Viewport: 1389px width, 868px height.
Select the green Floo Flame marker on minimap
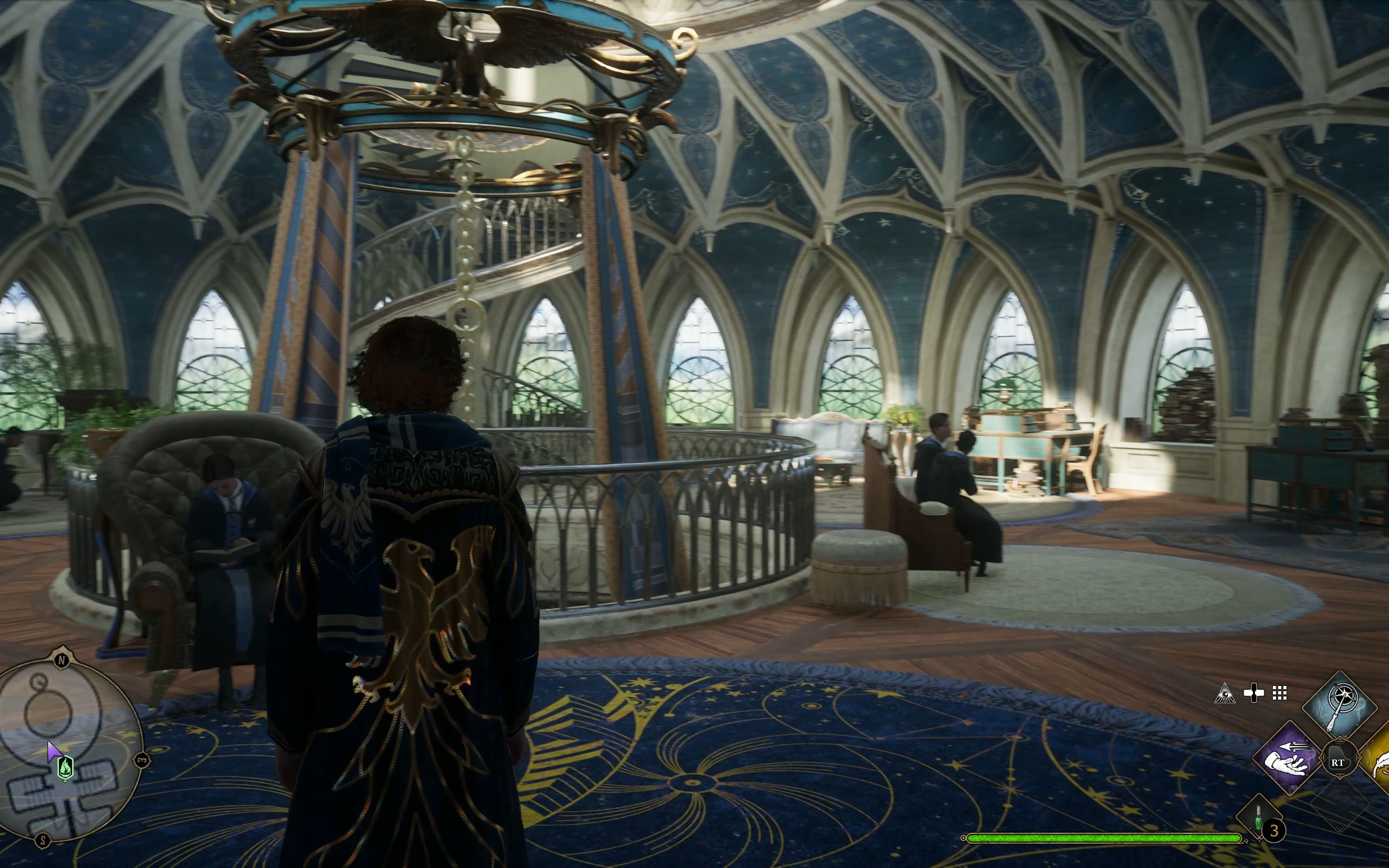click(66, 767)
